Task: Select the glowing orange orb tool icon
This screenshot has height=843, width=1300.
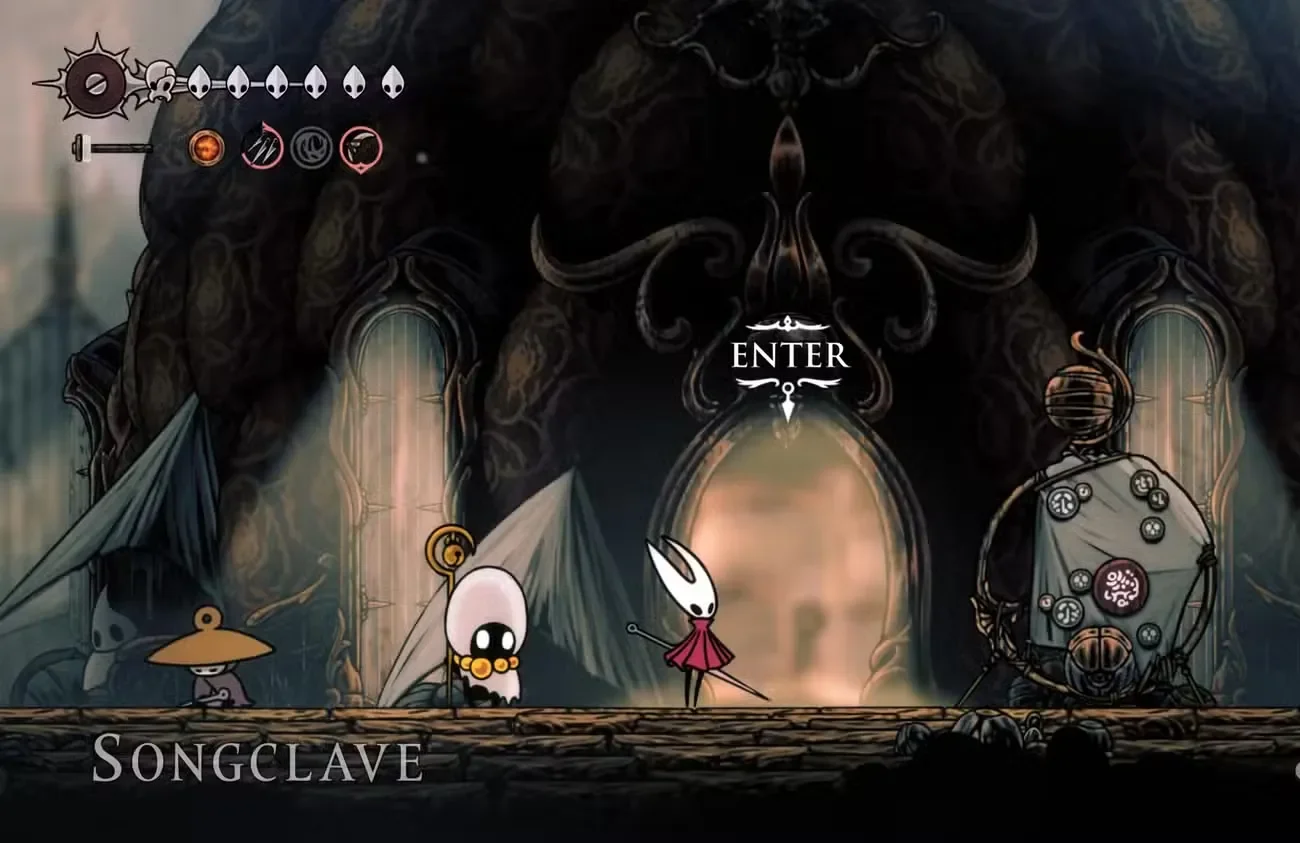Action: coord(207,149)
